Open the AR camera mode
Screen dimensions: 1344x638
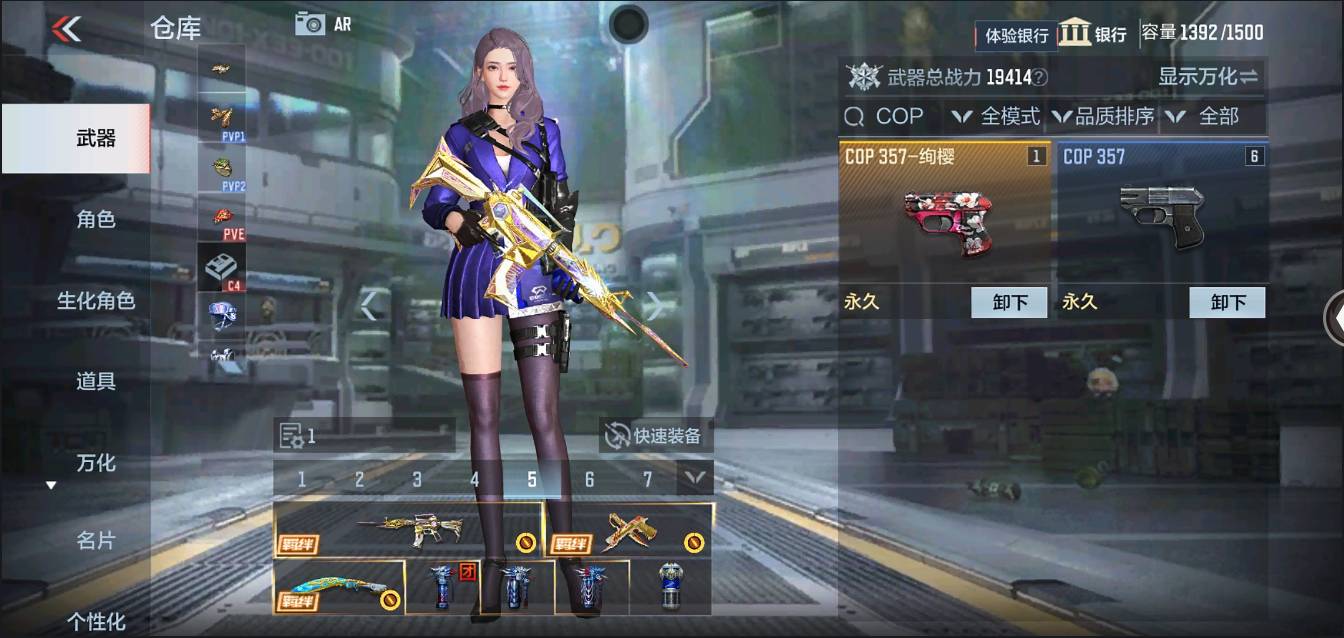point(323,24)
